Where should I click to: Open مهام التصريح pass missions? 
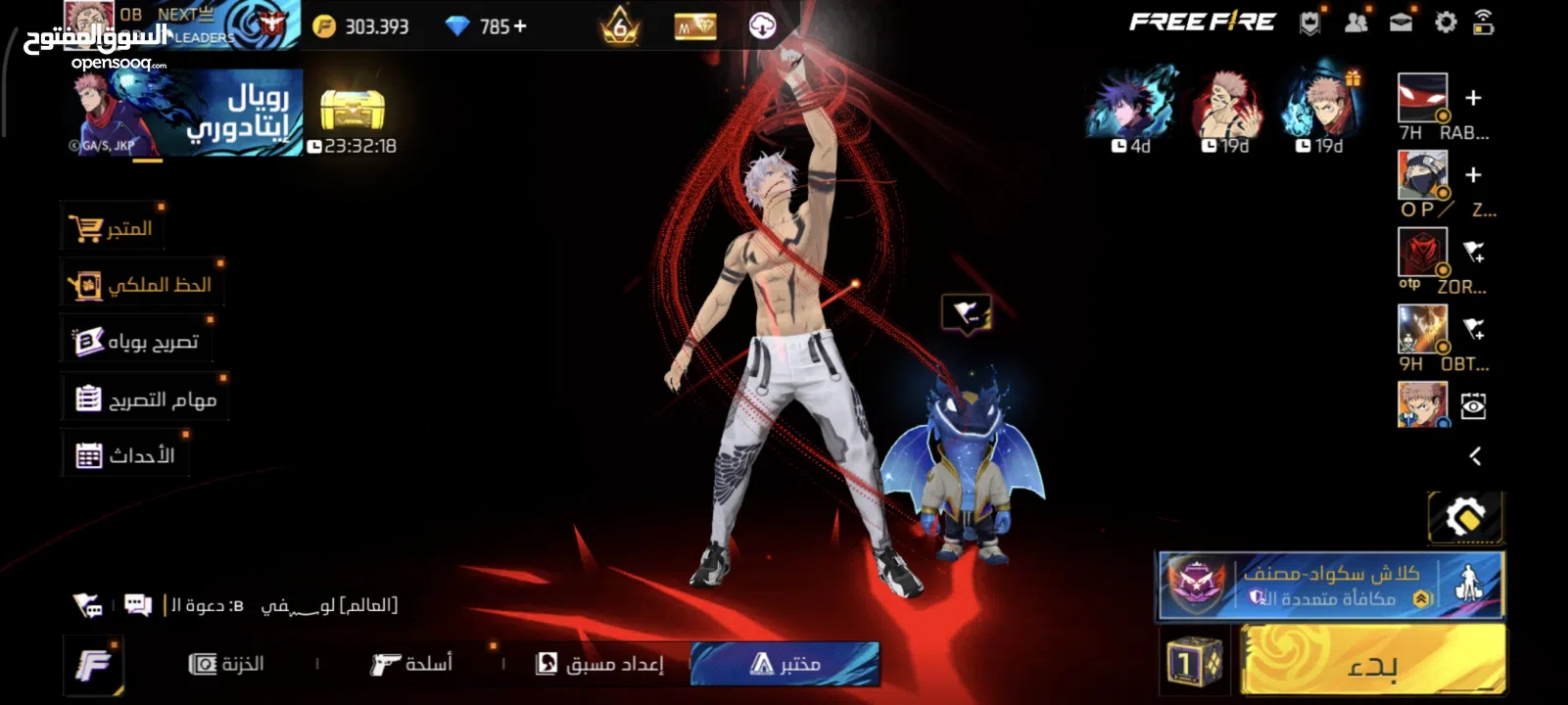(x=145, y=399)
